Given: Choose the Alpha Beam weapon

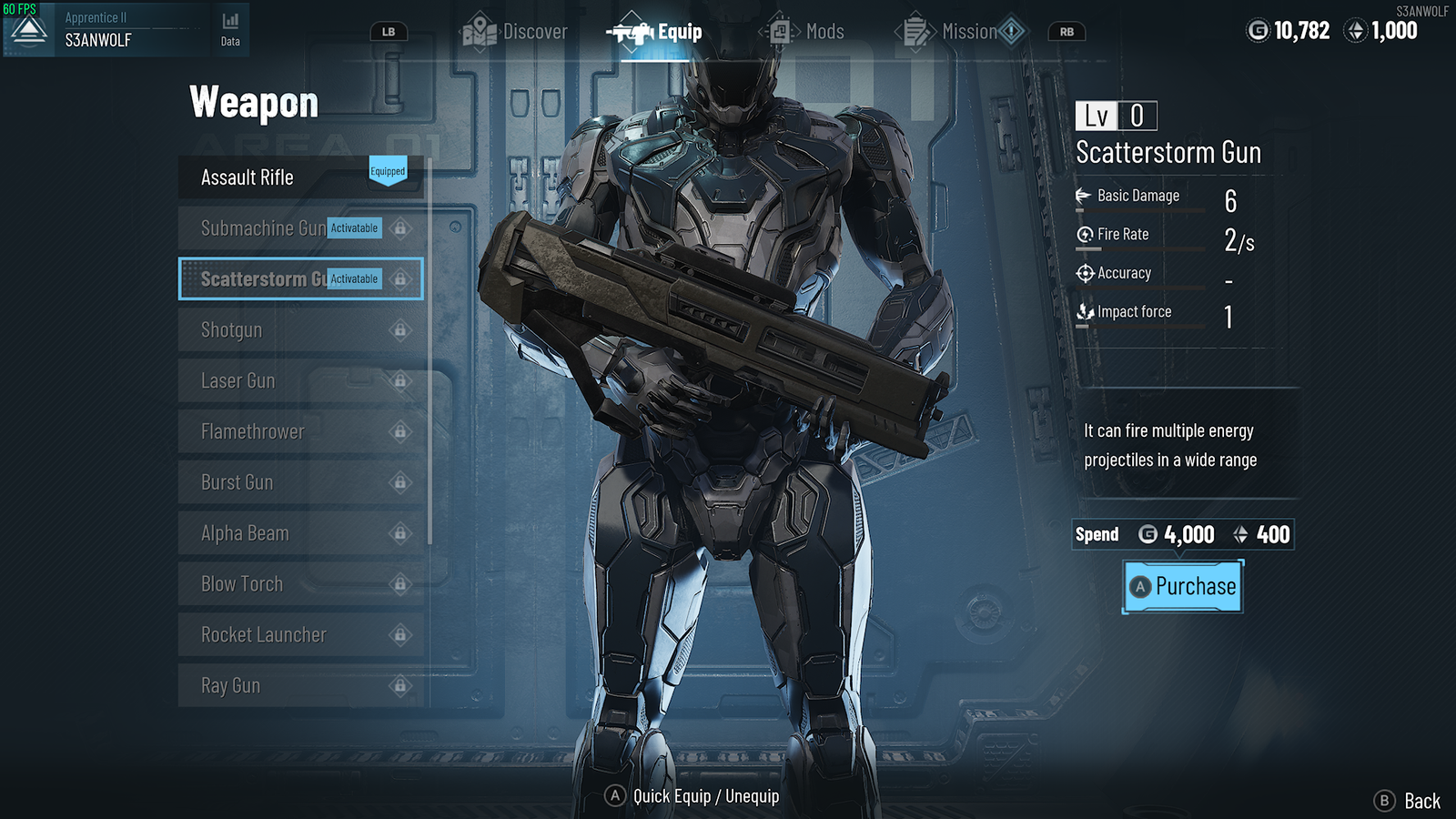Looking at the screenshot, I should 300,534.
